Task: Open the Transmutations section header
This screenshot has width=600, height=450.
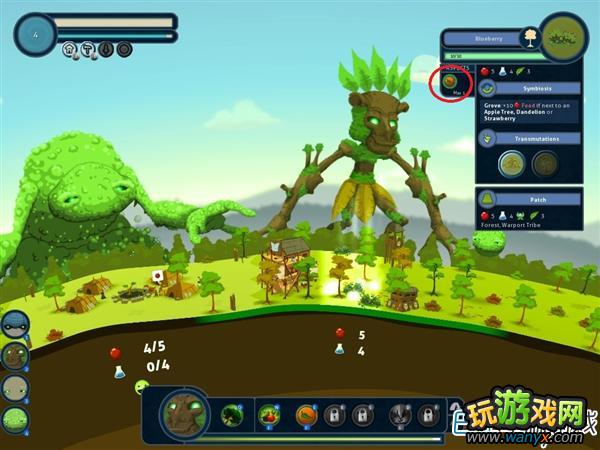Action: pyautogui.click(x=529, y=138)
